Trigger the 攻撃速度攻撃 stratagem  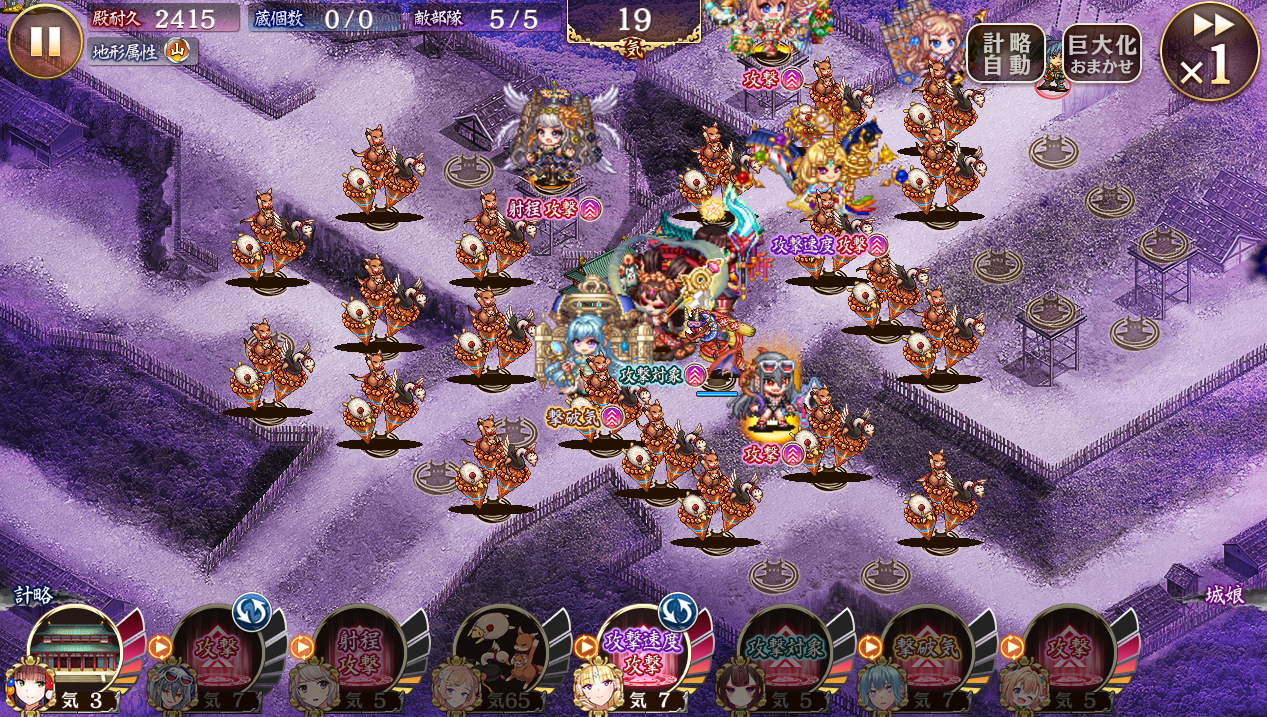point(642,651)
